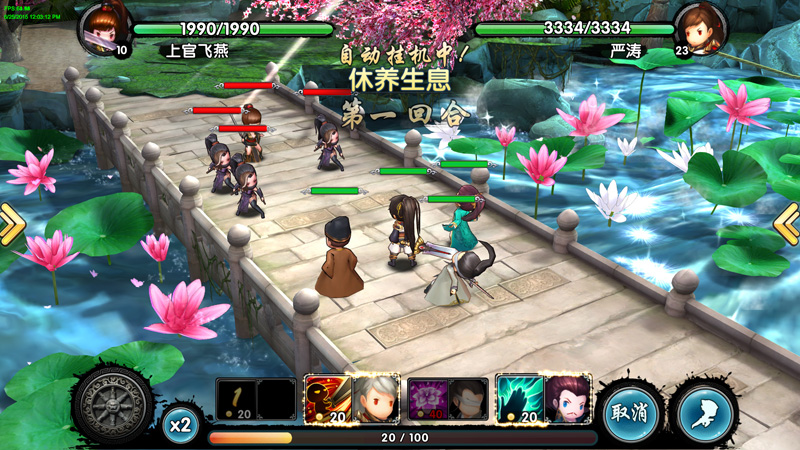Select the white-haired hero skill portrait
800x450 pixels.
(x=377, y=399)
